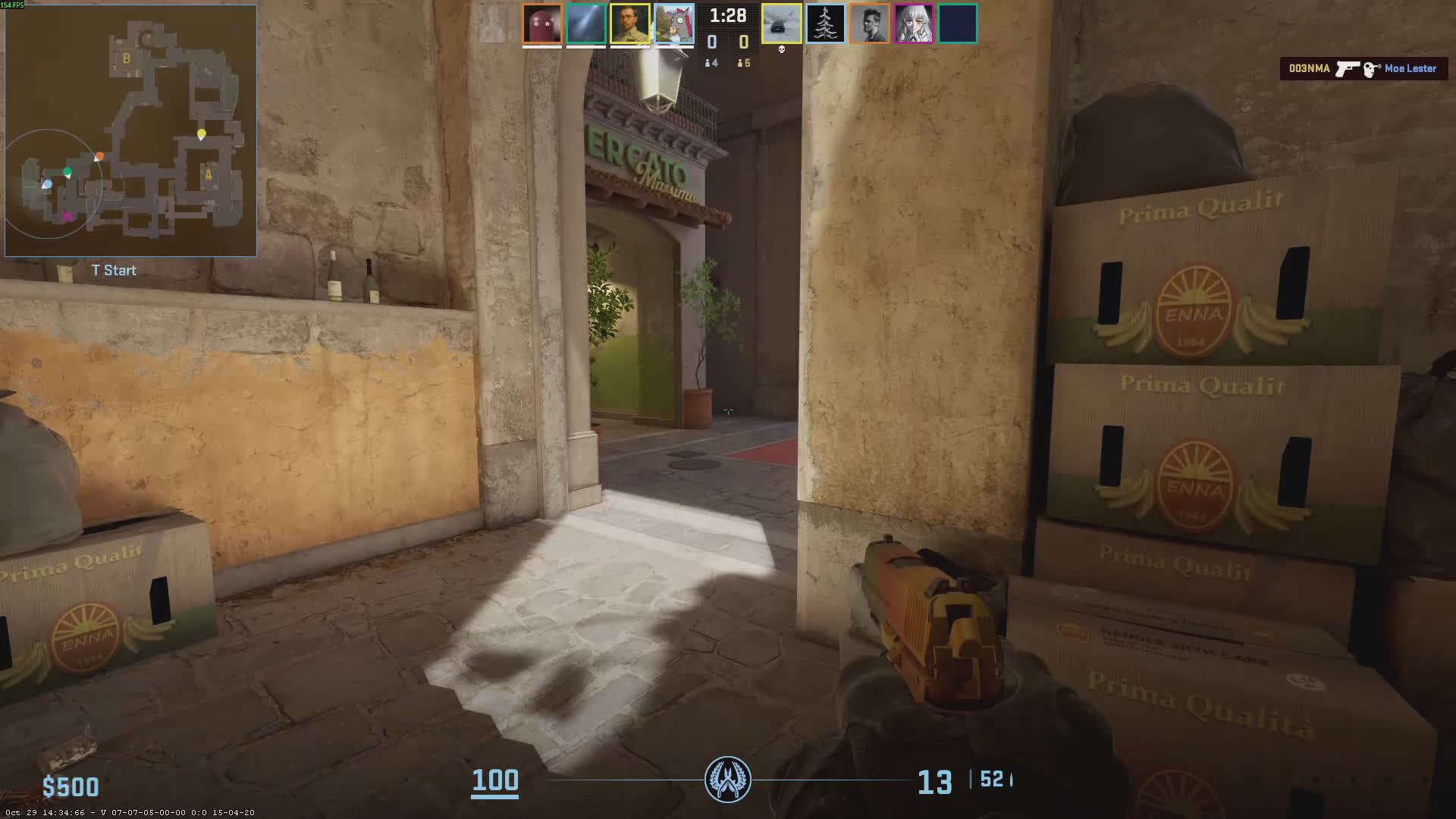Click the magenta X death marker on radar

click(67, 217)
